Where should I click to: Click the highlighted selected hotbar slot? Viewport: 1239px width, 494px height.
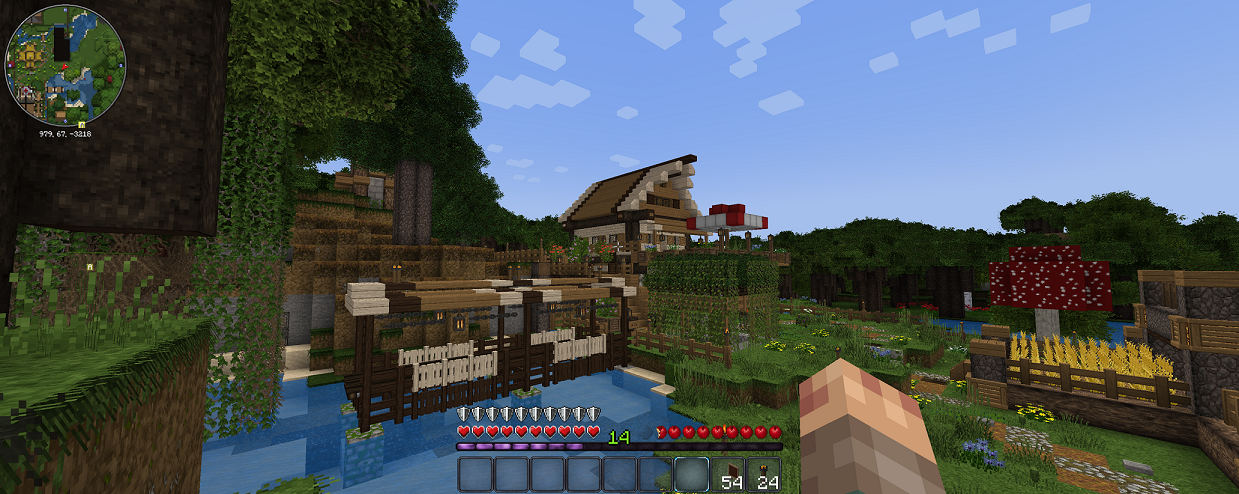[x=691, y=475]
